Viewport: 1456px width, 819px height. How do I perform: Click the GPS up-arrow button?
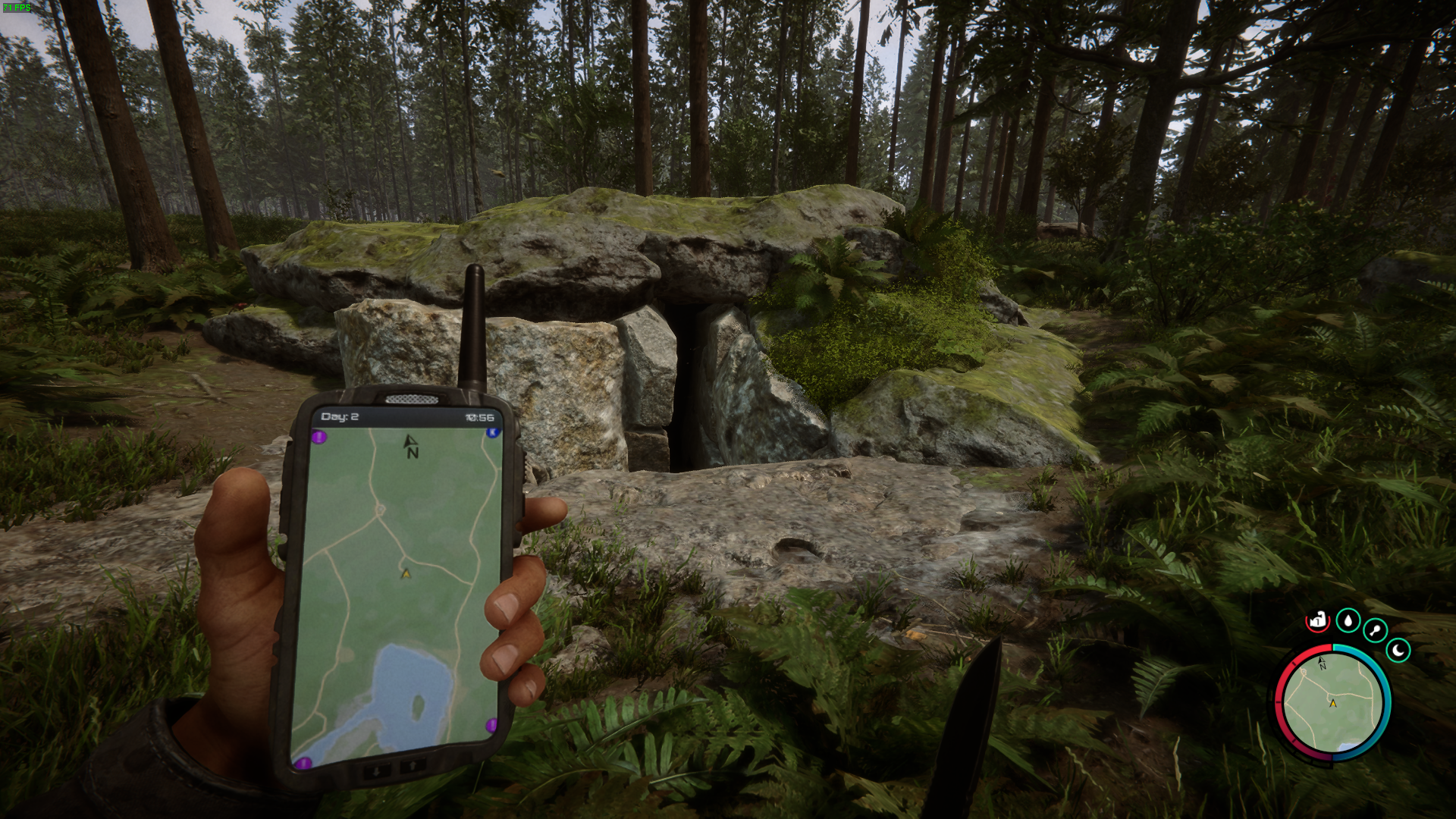tap(413, 766)
